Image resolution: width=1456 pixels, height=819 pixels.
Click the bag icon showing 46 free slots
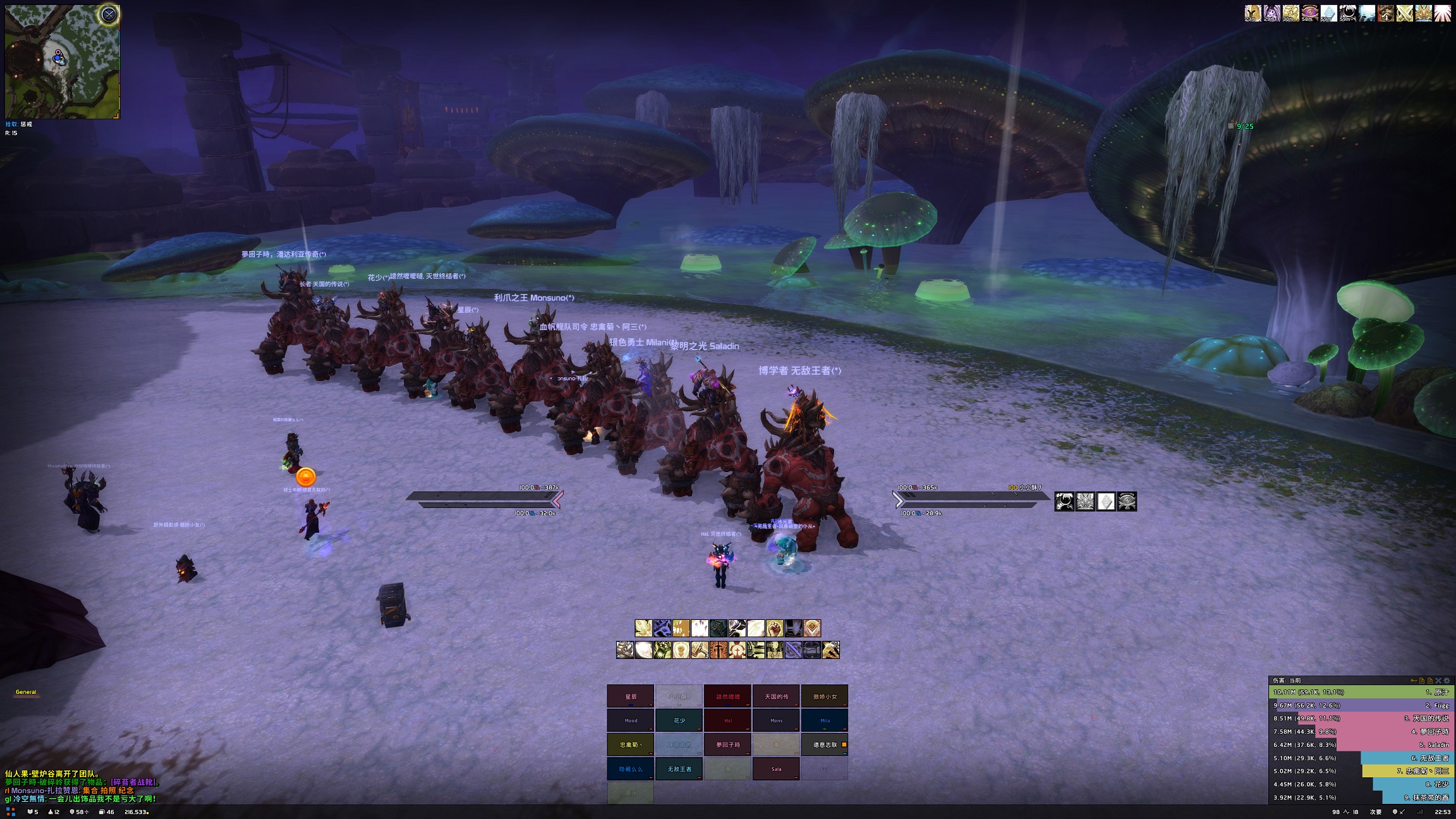[101, 811]
